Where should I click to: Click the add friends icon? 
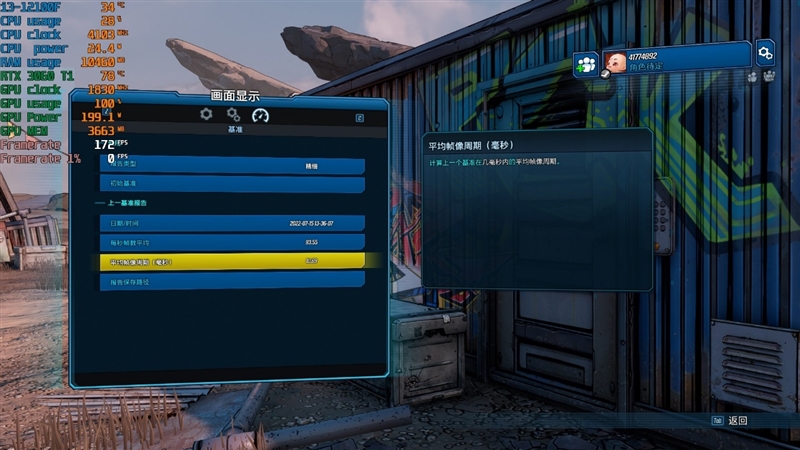586,64
